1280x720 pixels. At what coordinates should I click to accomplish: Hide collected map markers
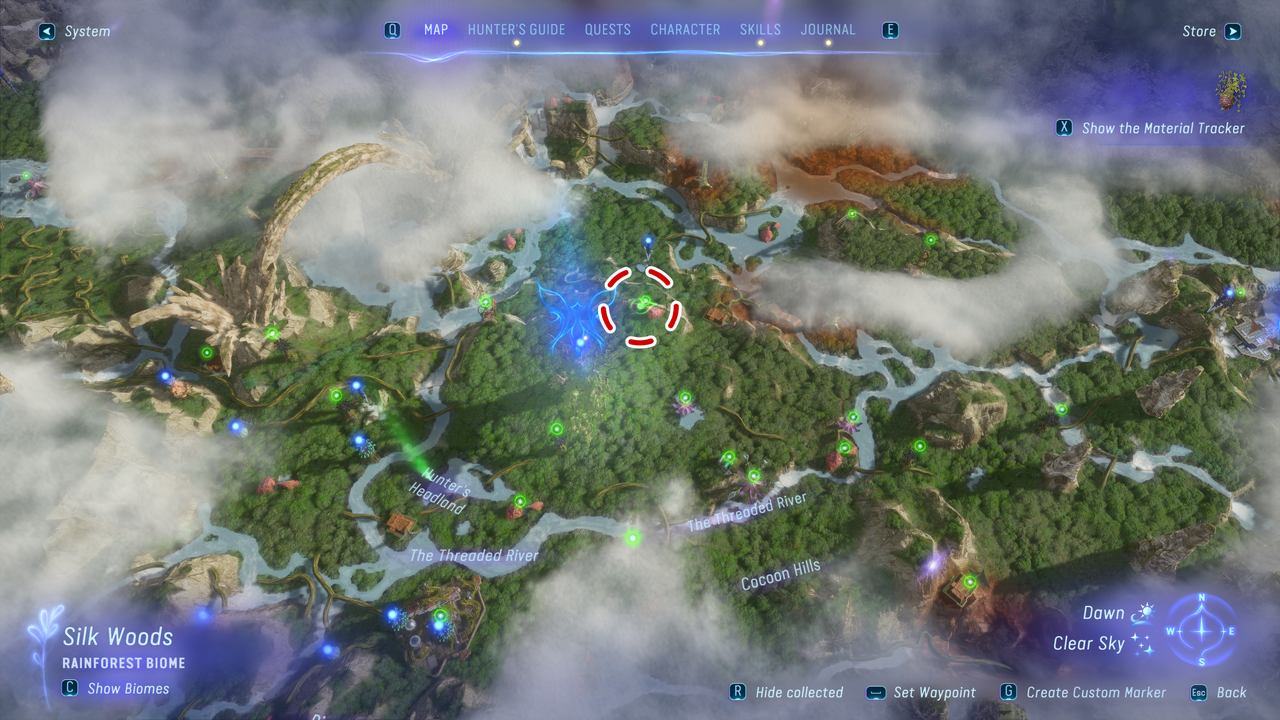coord(788,692)
